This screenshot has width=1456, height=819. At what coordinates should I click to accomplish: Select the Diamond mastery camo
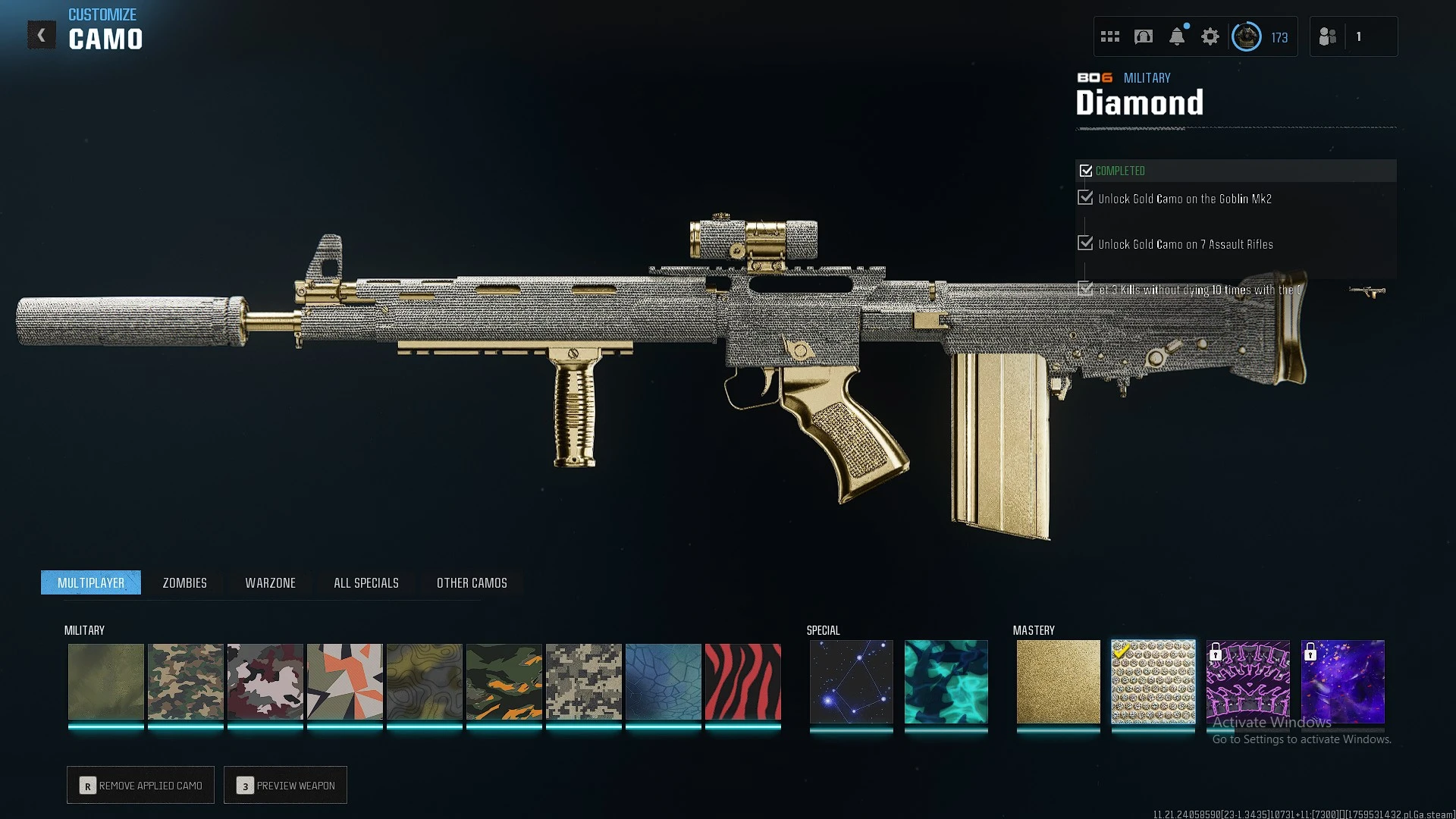point(1153,682)
